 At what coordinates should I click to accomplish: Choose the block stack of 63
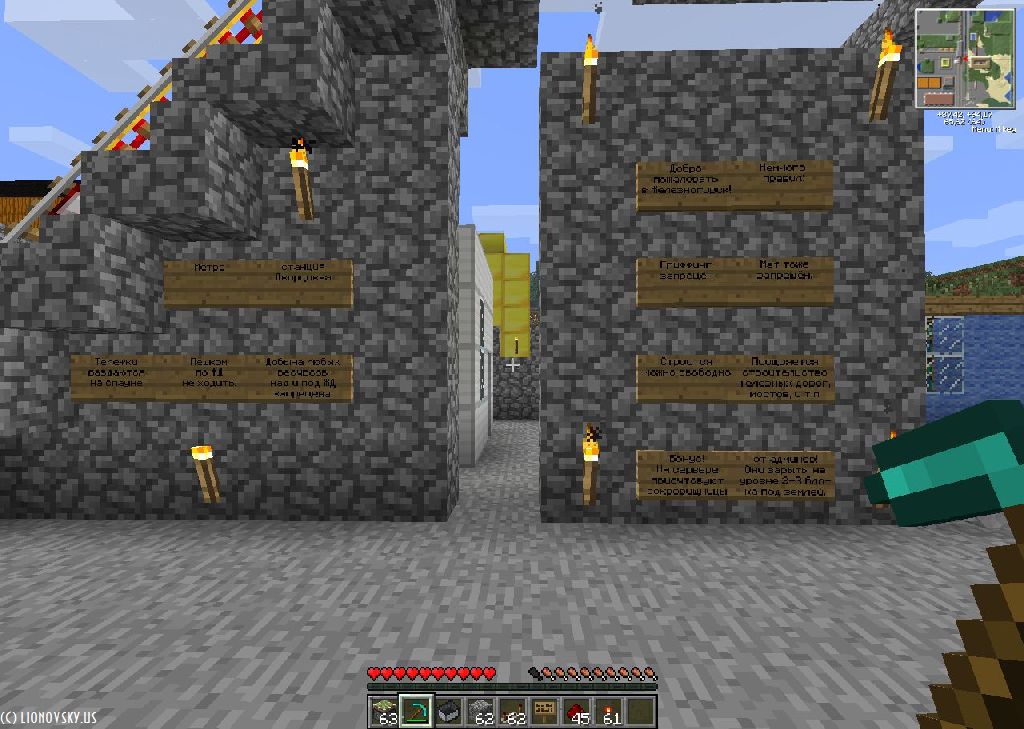(x=384, y=711)
